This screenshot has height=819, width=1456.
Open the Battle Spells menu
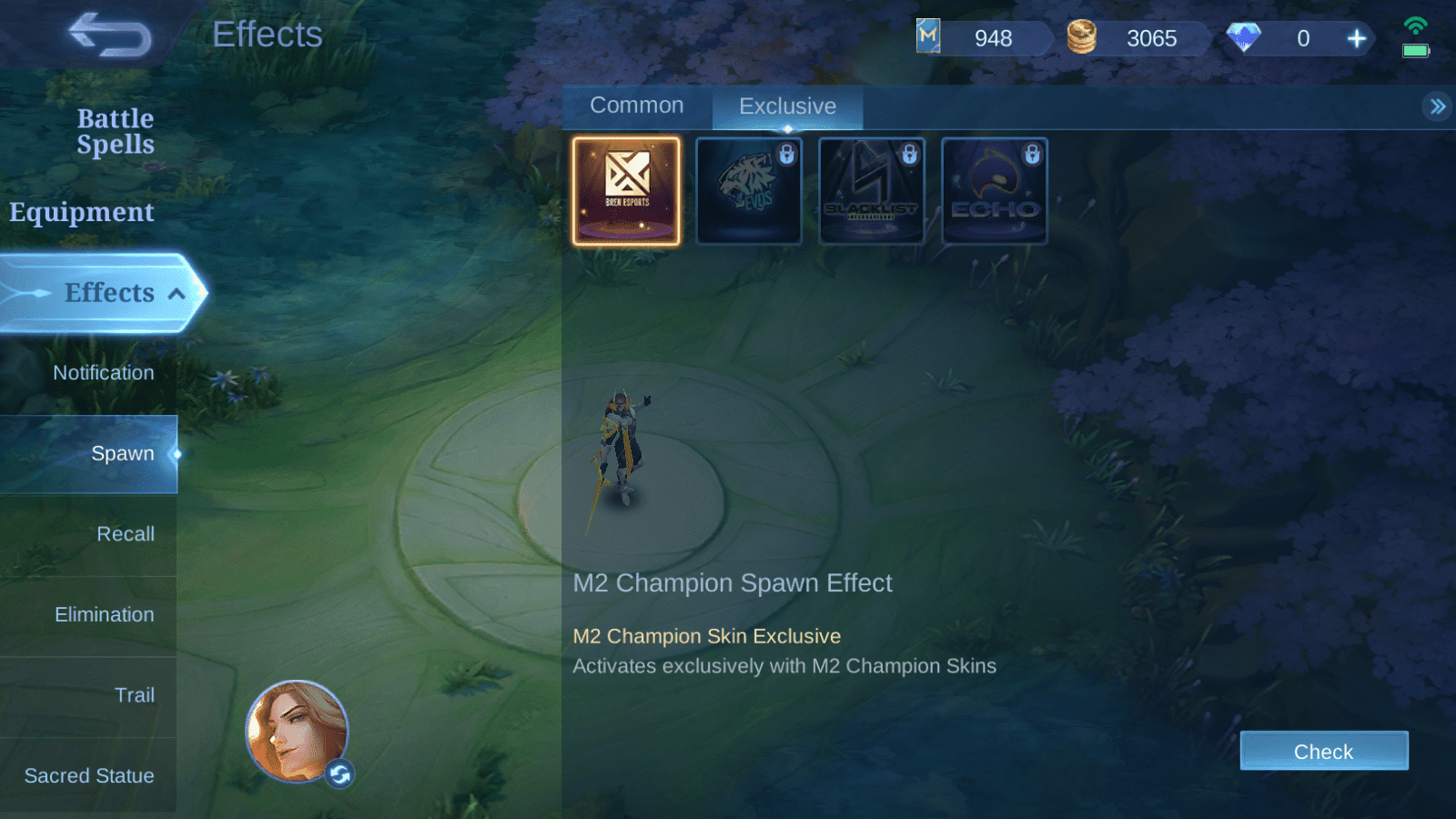point(116,131)
